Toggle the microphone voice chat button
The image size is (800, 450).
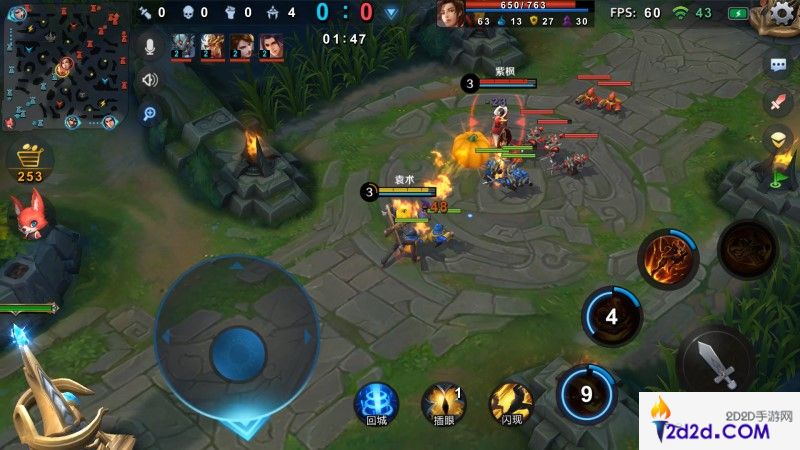(x=150, y=46)
